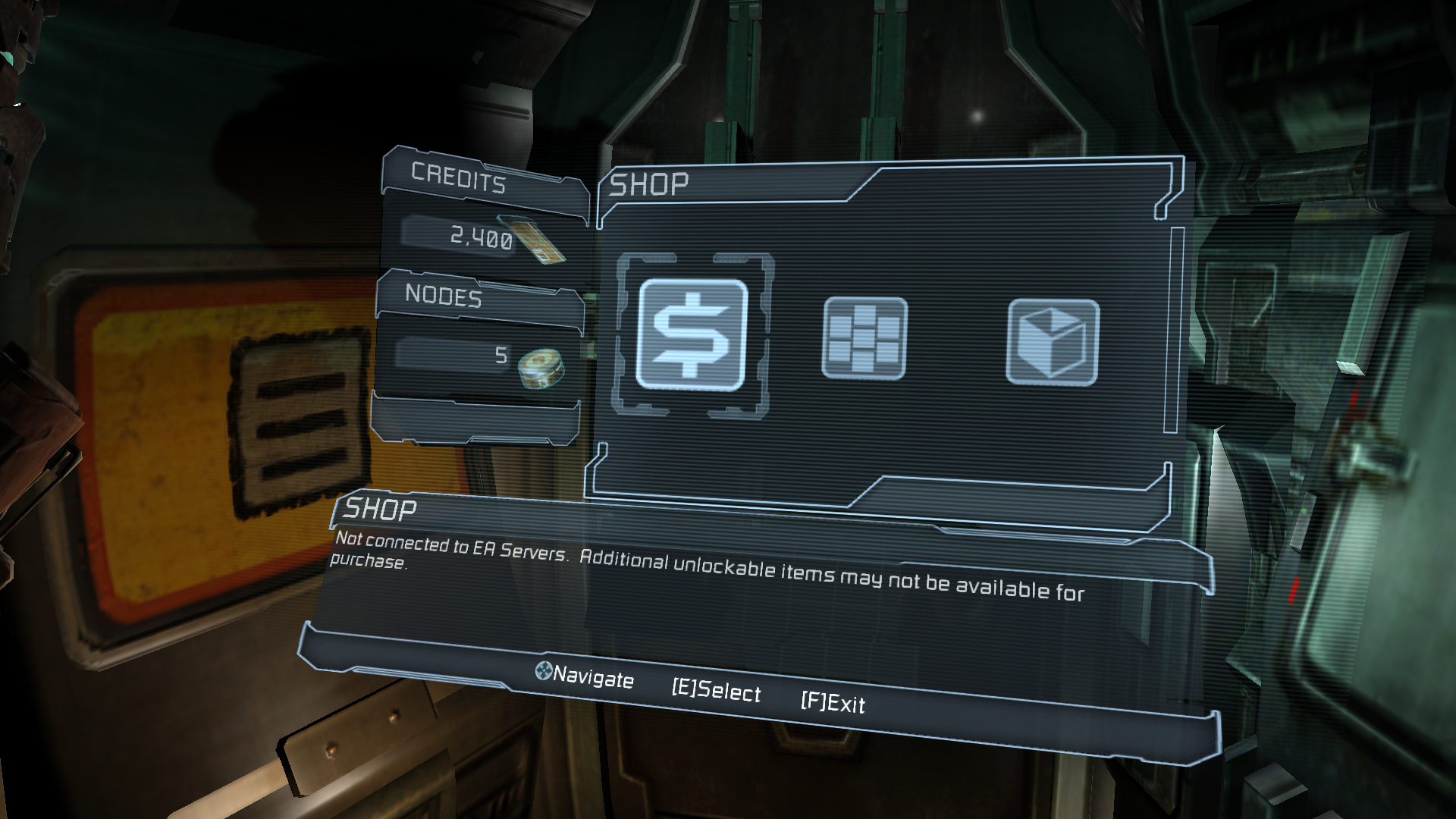Screen dimensions: 1456x819
Task: Select the inventory grid icon
Action: click(x=864, y=338)
